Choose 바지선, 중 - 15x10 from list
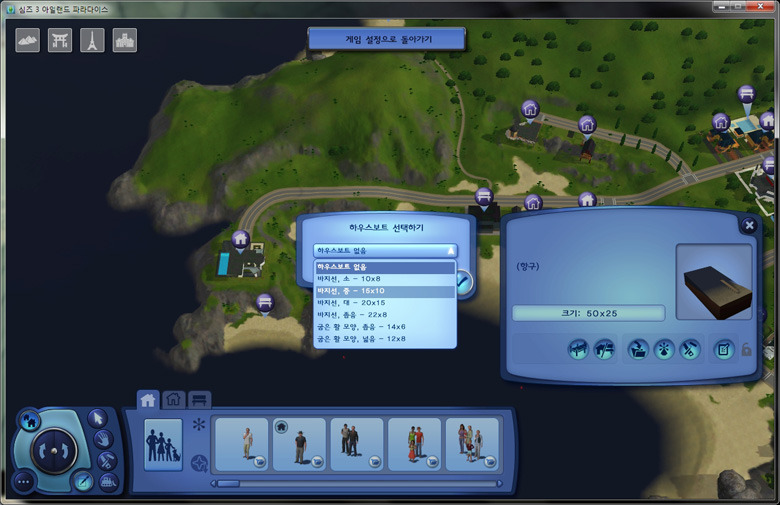Screen dimensions: 780x505 pos(385,291)
